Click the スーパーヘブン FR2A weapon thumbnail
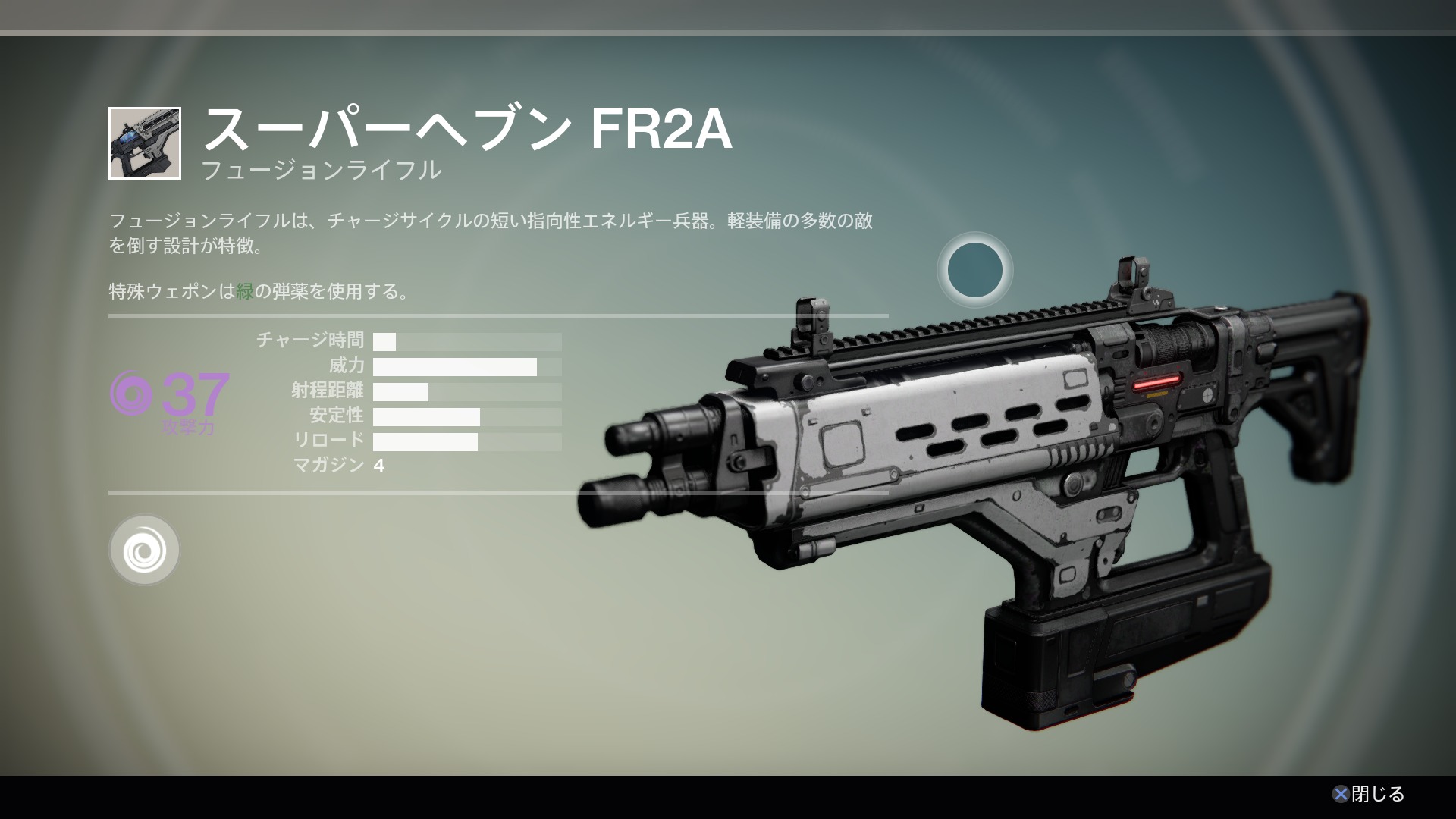 pyautogui.click(x=145, y=143)
